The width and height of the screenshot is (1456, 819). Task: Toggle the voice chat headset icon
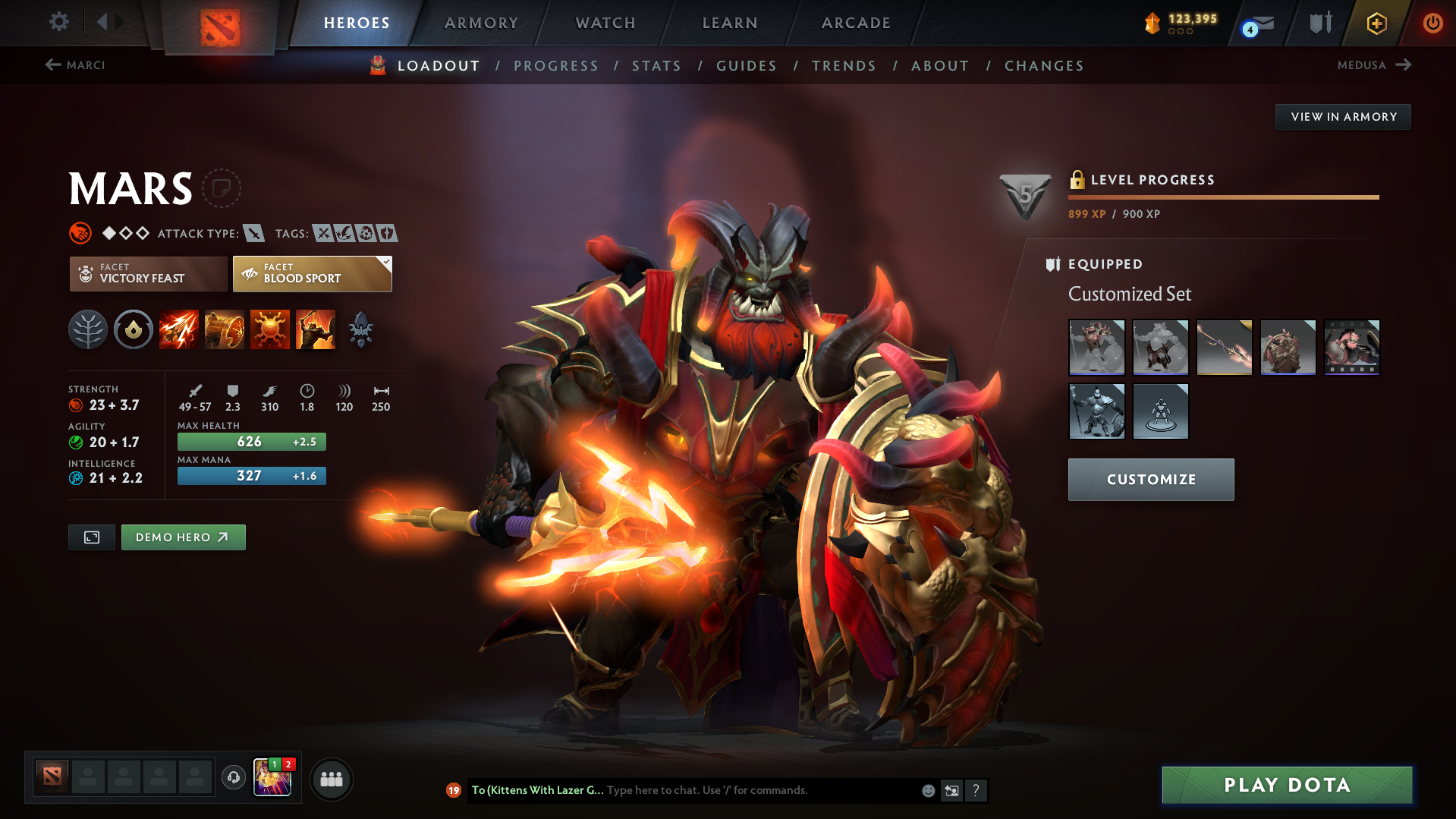tap(233, 779)
